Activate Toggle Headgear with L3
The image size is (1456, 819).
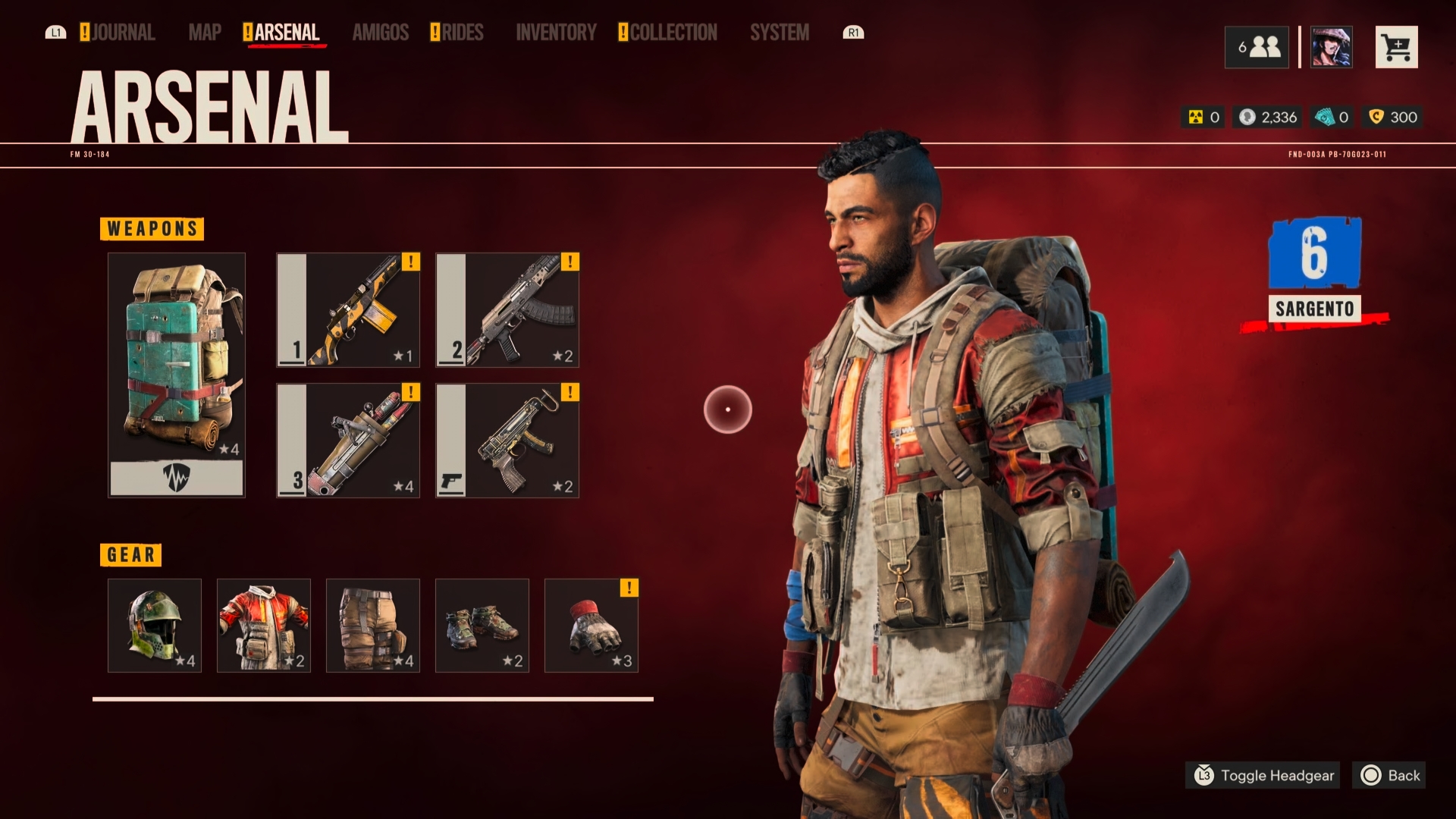coord(1262,776)
